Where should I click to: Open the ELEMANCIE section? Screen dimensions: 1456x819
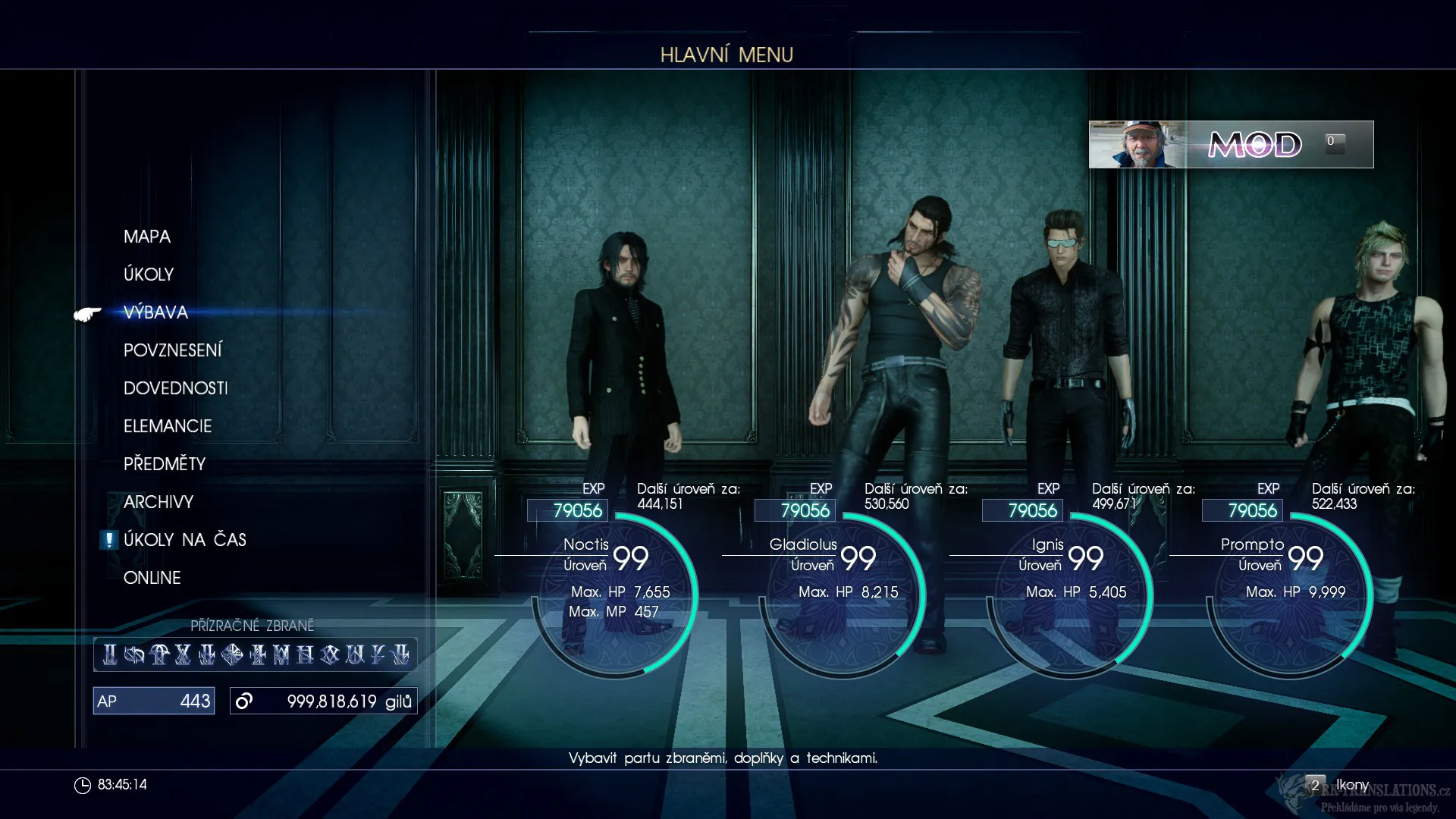point(168,426)
